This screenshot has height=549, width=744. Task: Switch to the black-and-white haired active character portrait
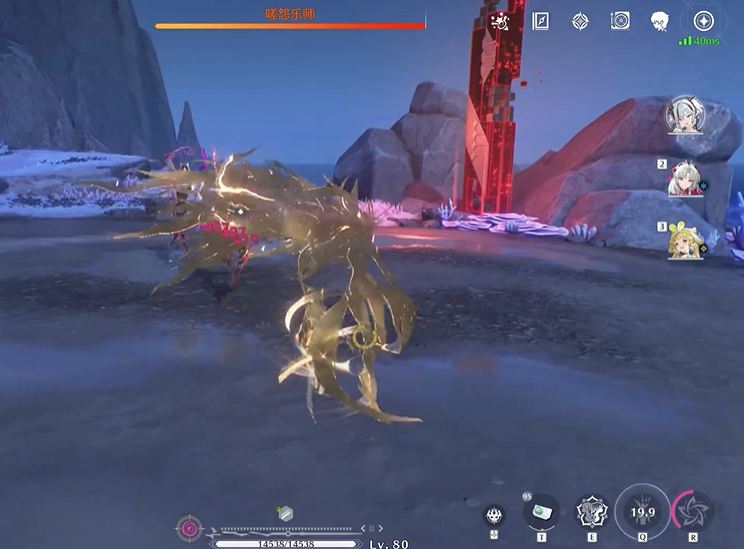pyautogui.click(x=686, y=115)
